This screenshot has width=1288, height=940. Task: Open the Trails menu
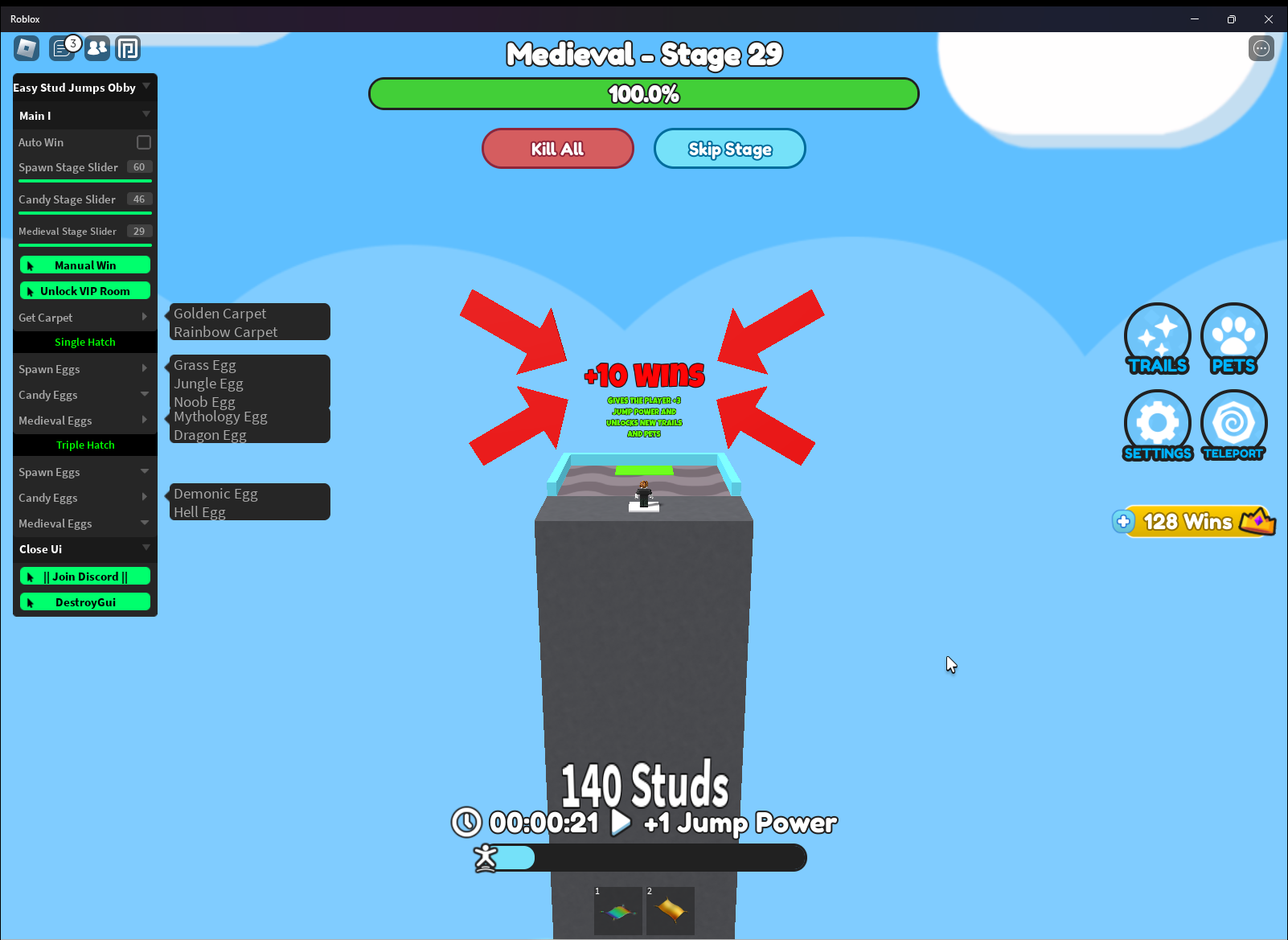click(1158, 339)
